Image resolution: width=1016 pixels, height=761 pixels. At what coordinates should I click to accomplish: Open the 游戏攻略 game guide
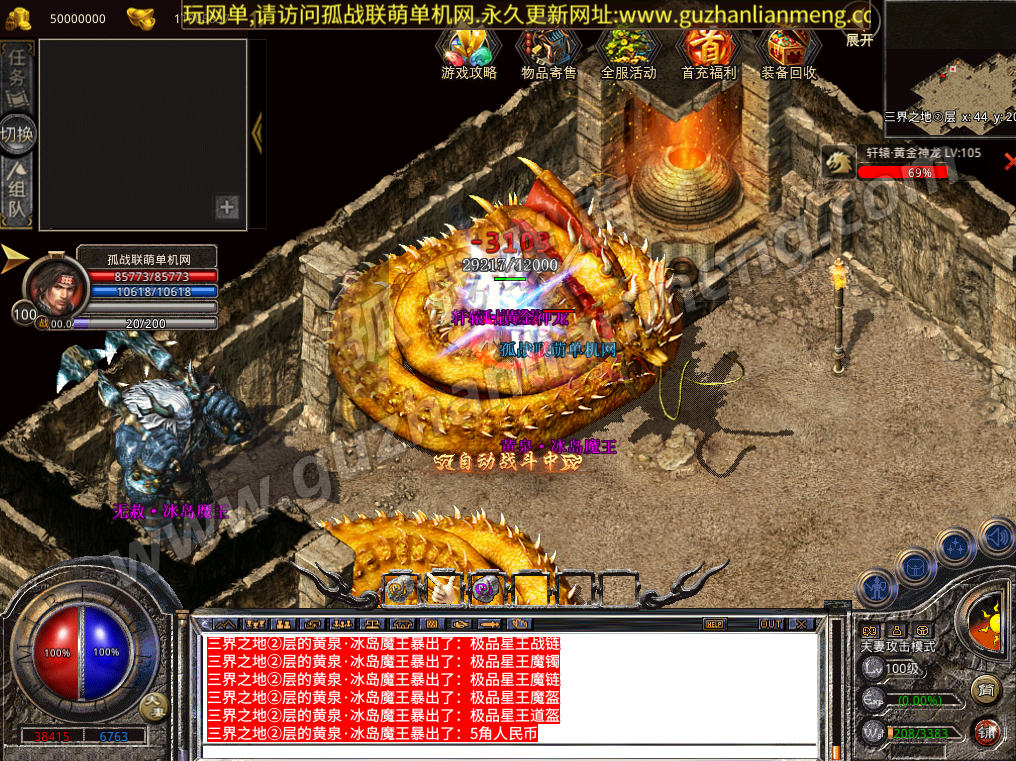[x=469, y=54]
